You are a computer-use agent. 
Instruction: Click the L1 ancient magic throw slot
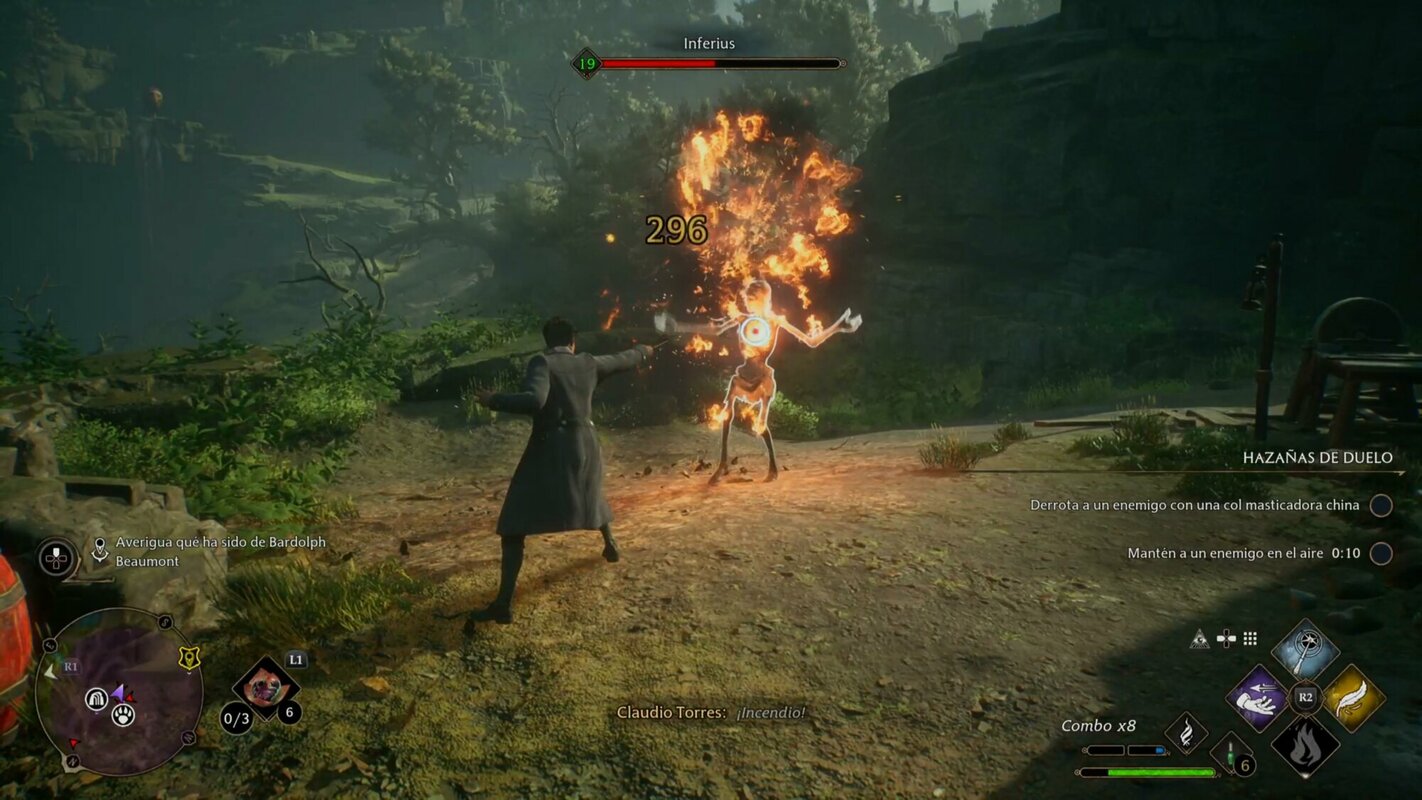pyautogui.click(x=265, y=690)
